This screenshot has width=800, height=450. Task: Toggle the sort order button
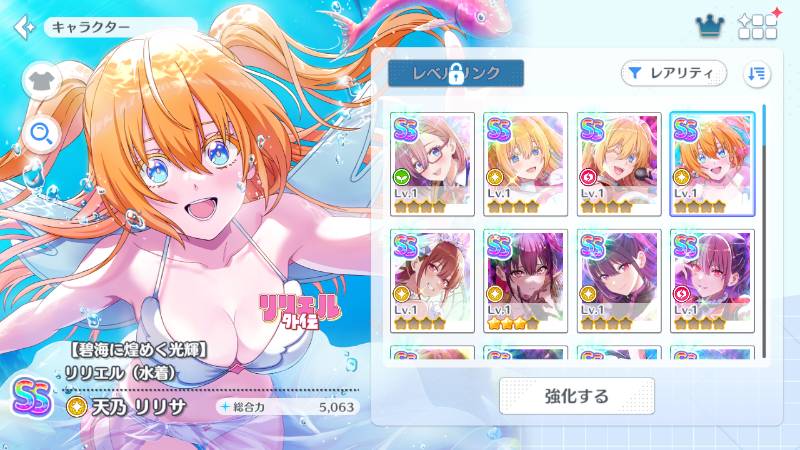click(x=757, y=73)
